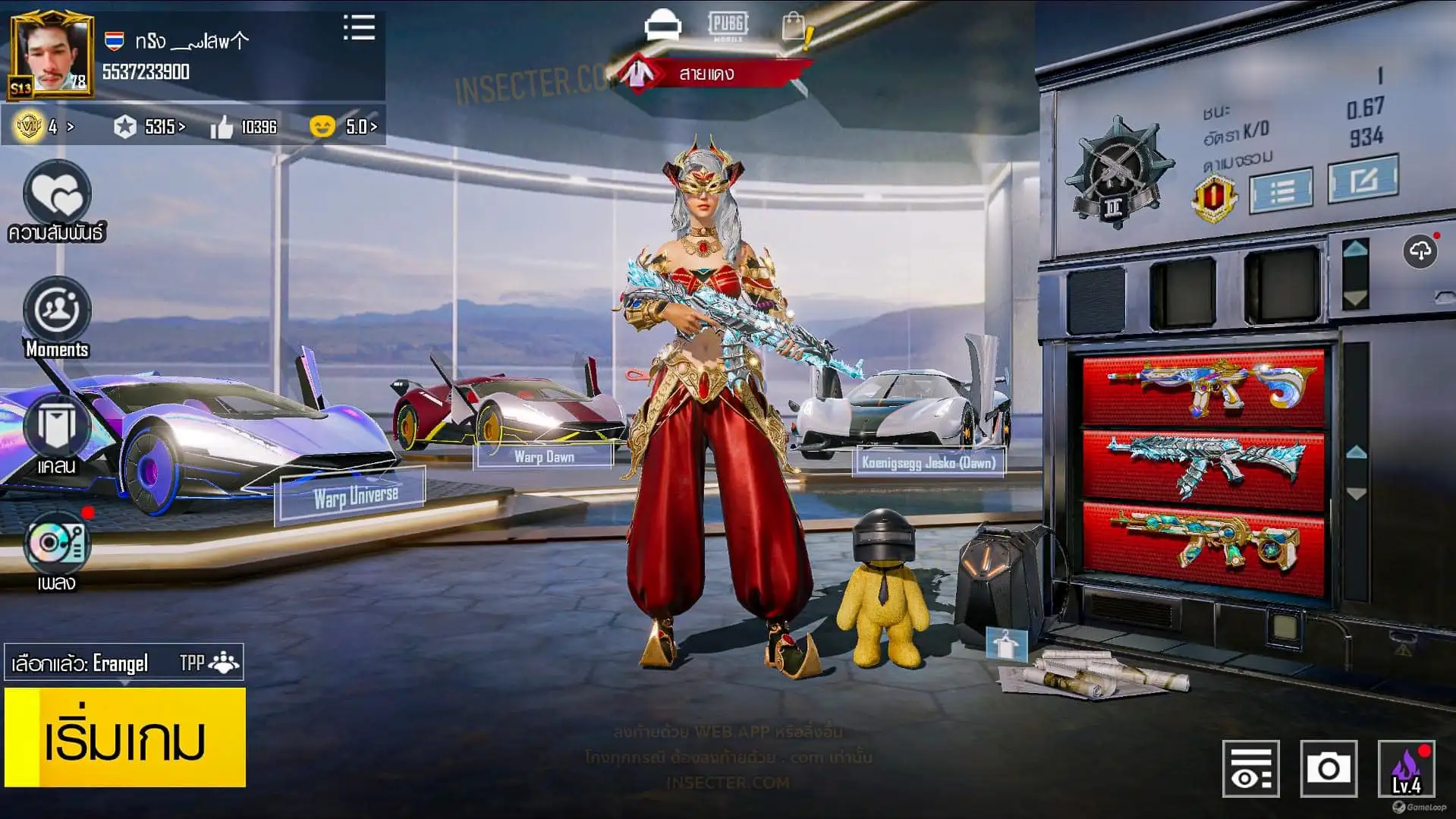Open the เพลง music player
The height and width of the screenshot is (819, 1456).
(x=57, y=545)
